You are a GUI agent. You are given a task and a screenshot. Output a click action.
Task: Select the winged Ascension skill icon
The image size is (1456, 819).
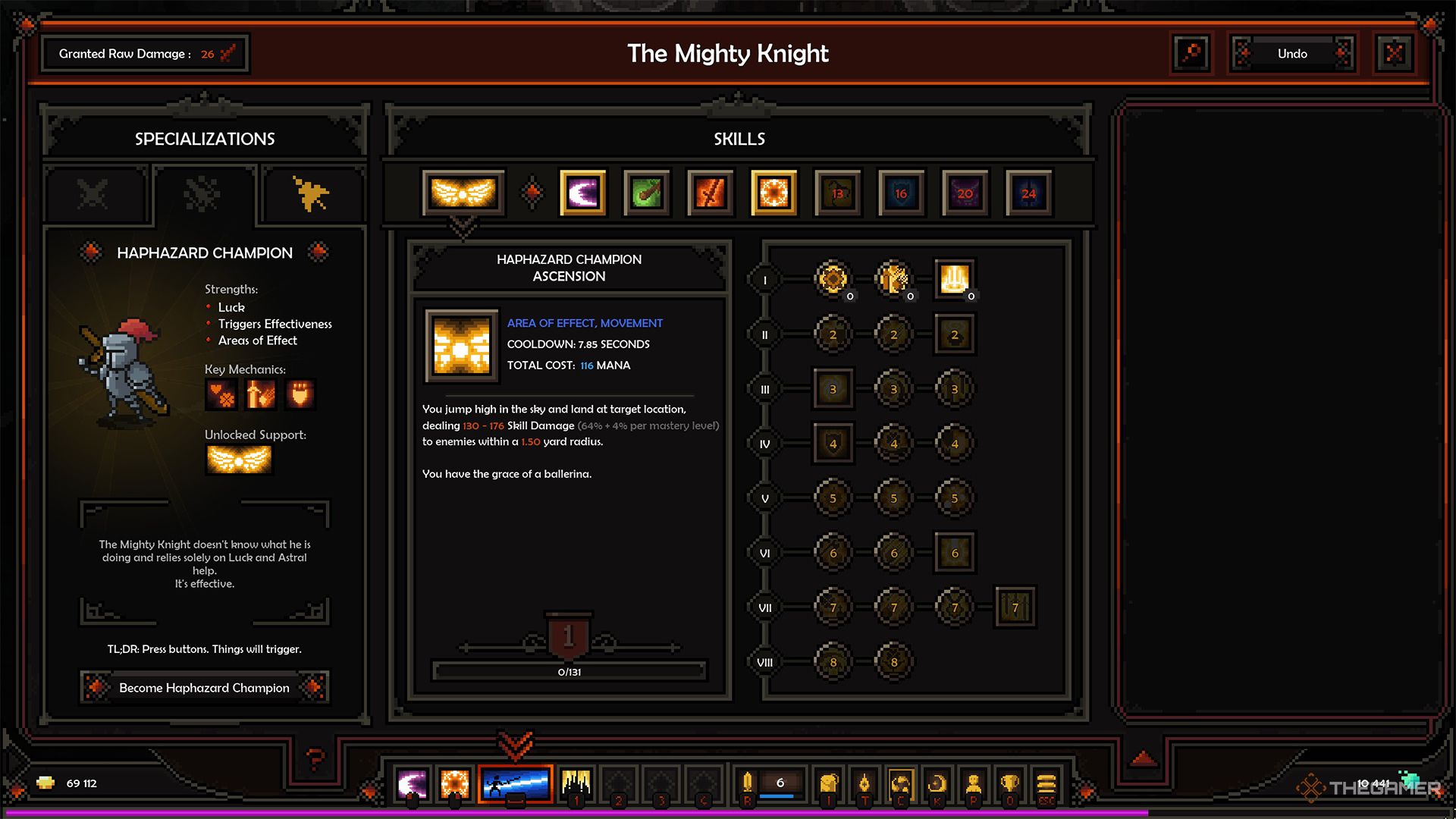coord(463,193)
